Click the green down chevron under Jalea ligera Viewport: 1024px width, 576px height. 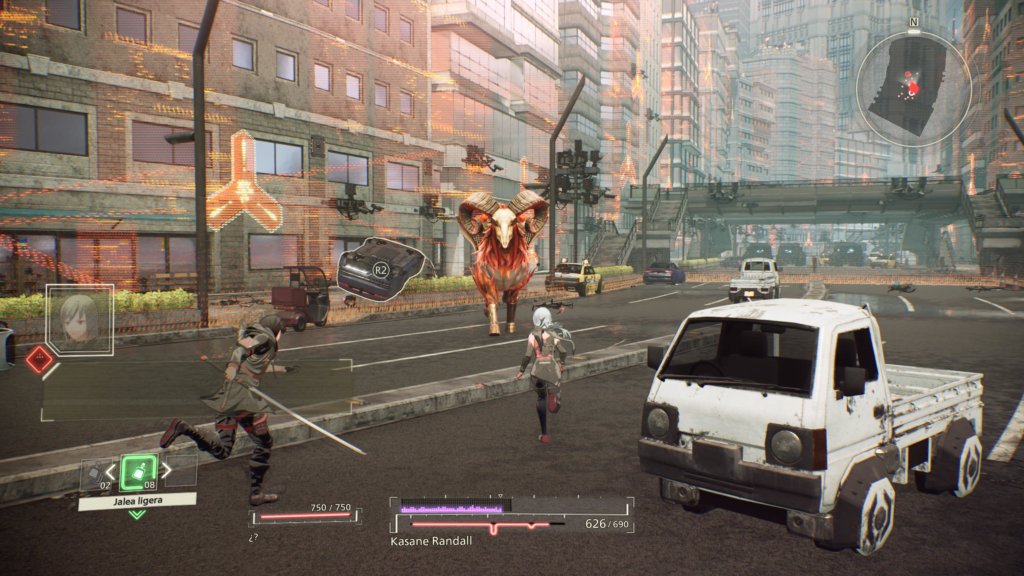pyautogui.click(x=137, y=515)
